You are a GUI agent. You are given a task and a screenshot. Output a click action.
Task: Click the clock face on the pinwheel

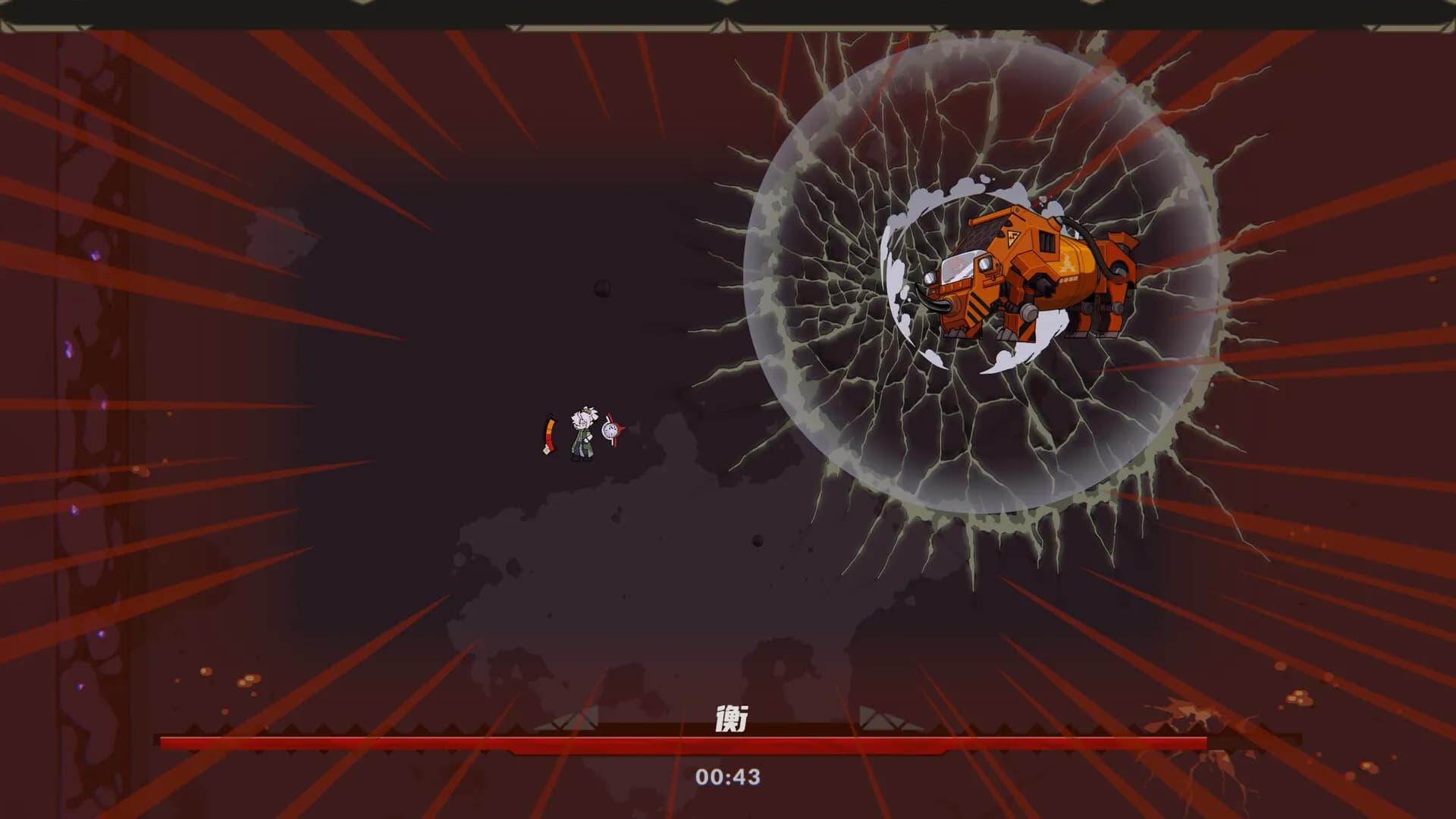[x=610, y=430]
